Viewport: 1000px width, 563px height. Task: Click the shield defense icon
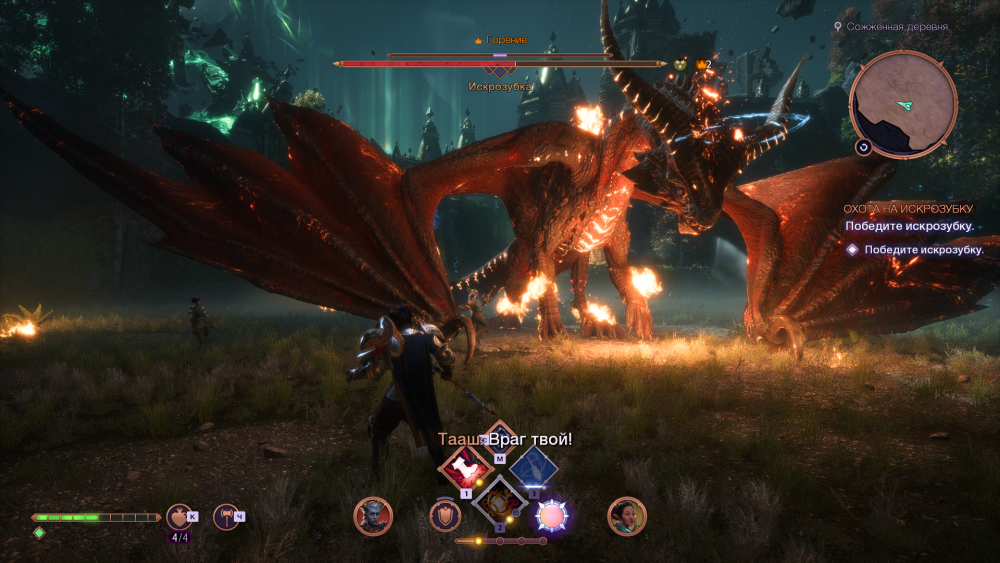(x=445, y=515)
